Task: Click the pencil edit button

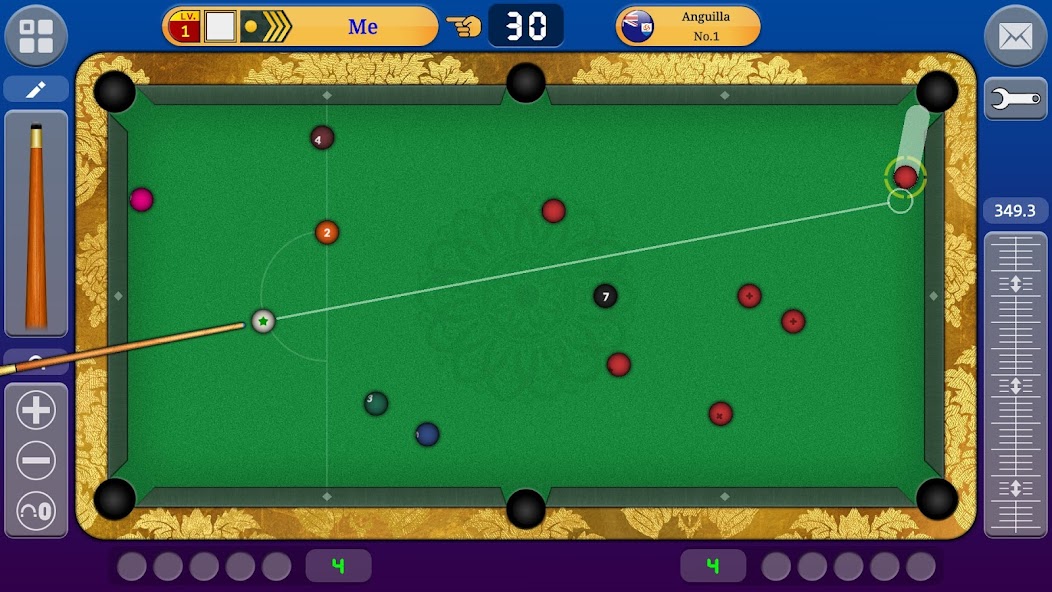Action: click(x=36, y=90)
